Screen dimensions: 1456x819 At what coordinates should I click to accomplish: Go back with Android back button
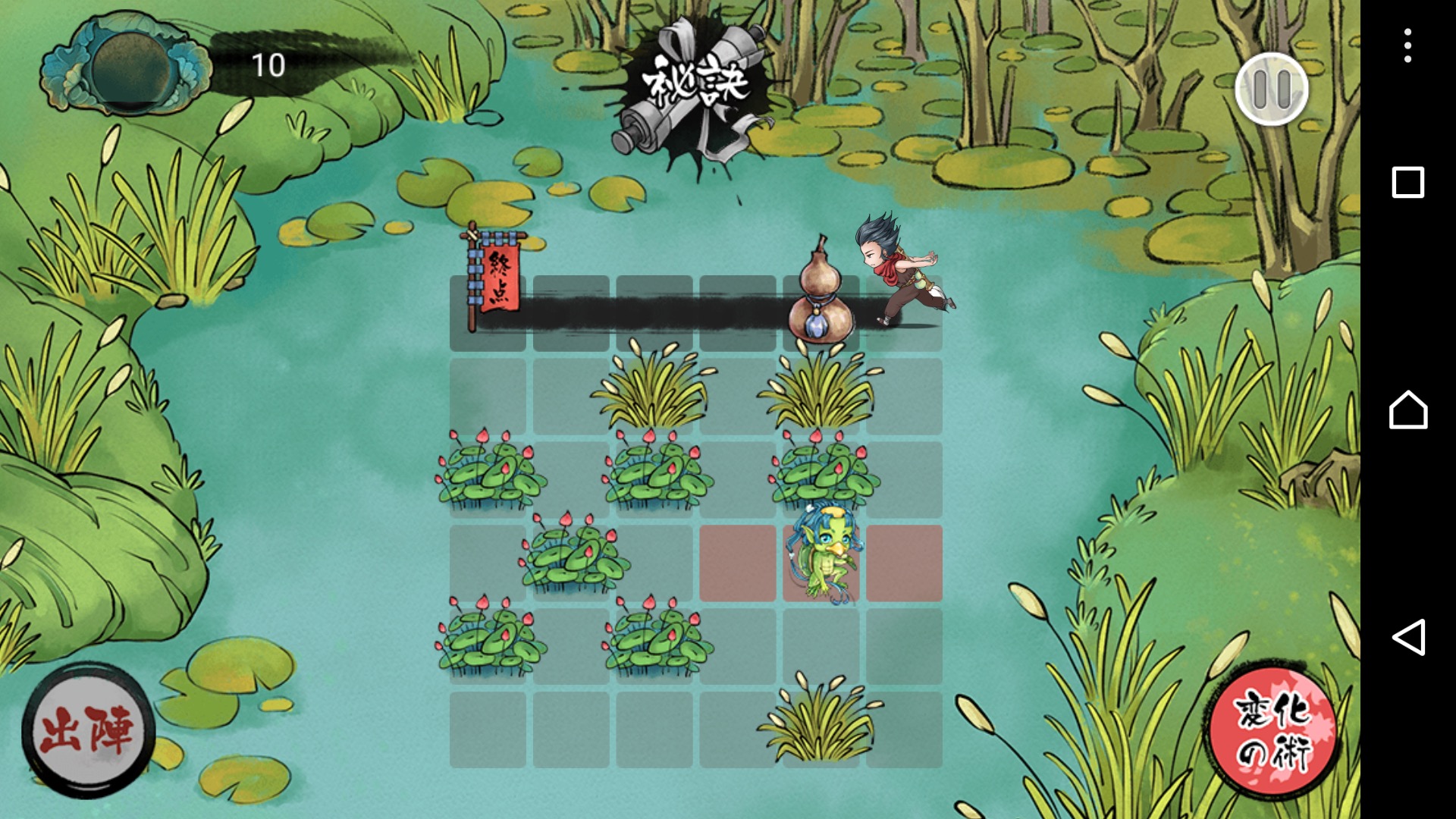(x=1407, y=637)
